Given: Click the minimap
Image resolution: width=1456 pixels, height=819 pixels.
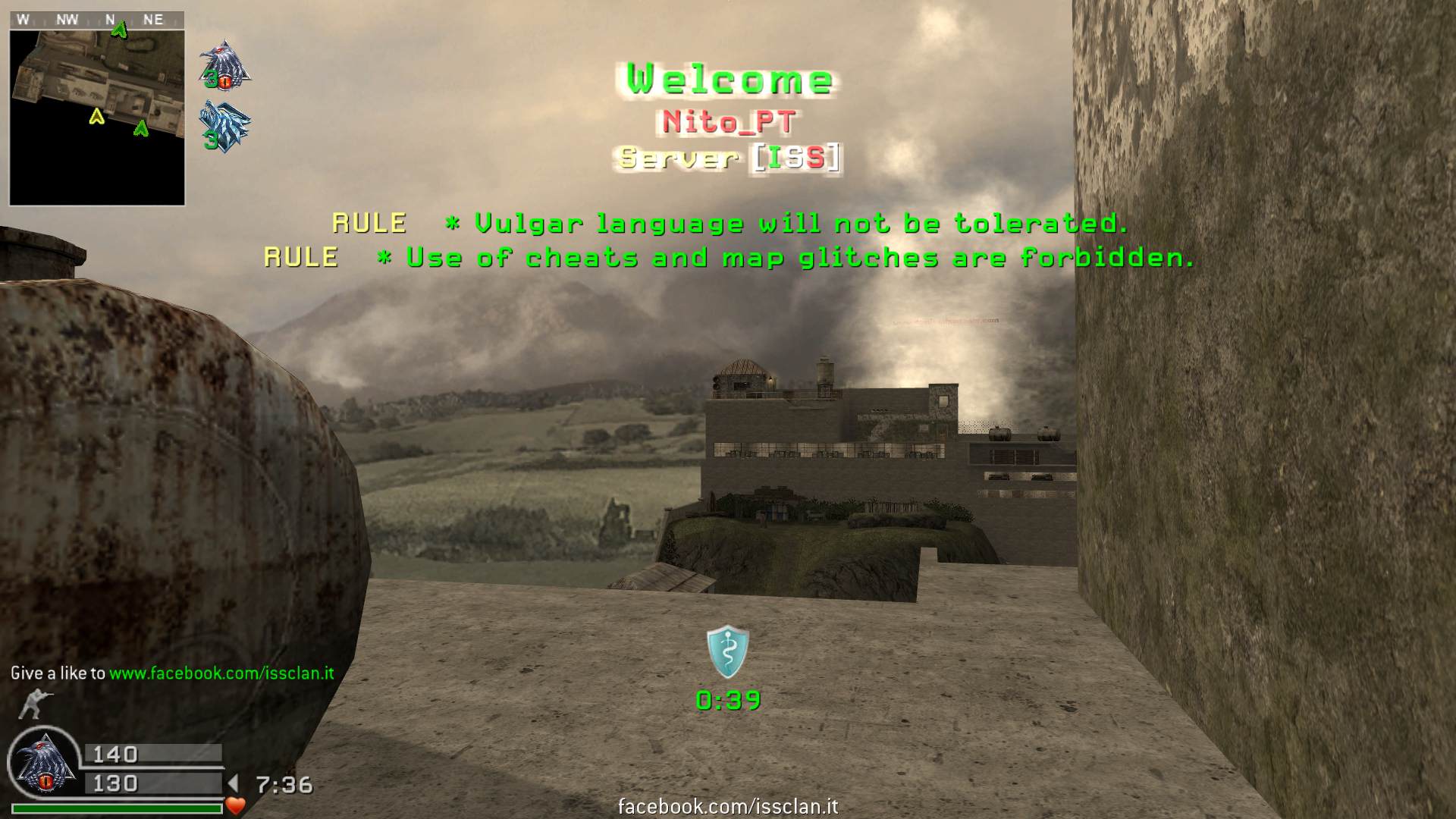Looking at the screenshot, I should point(97,118).
